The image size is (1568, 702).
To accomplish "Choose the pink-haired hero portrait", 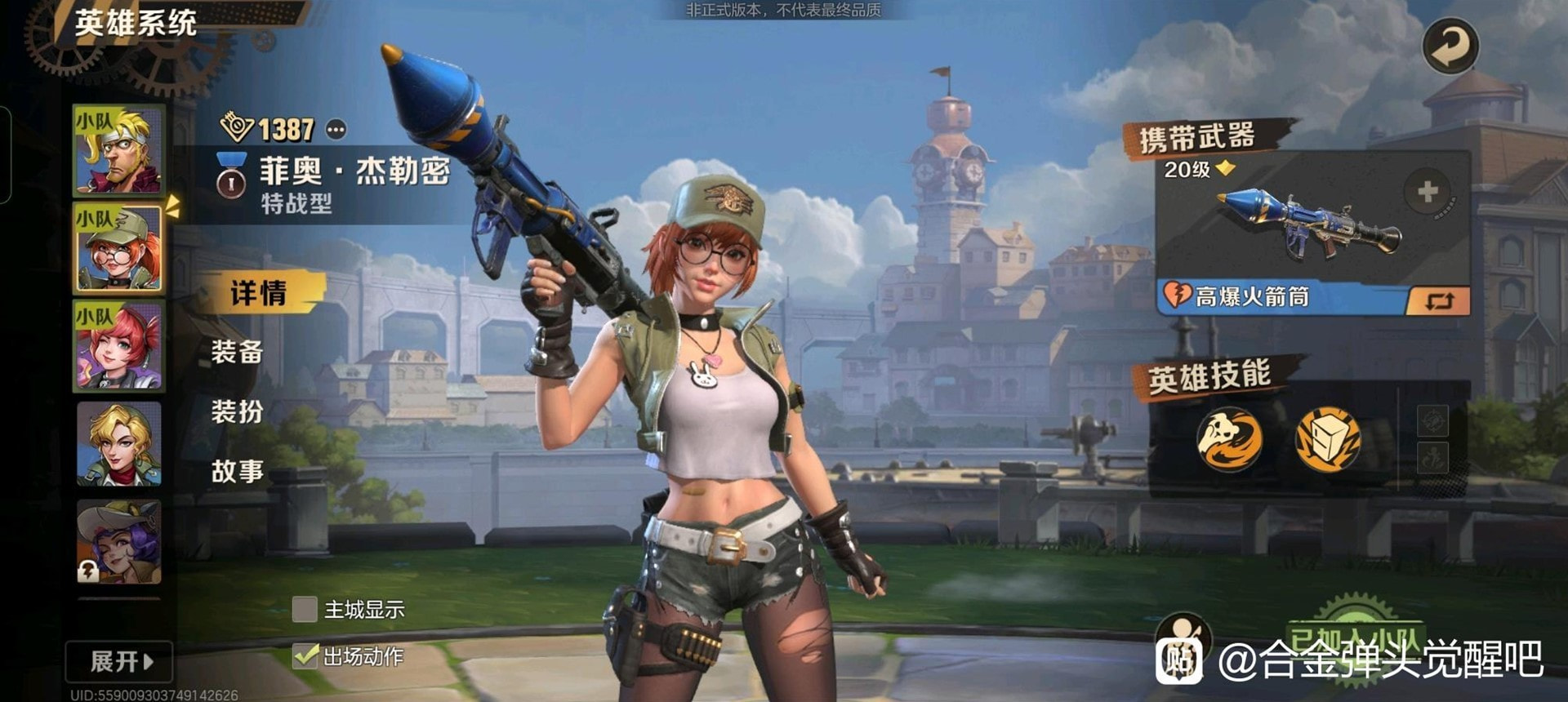I will 119,346.
